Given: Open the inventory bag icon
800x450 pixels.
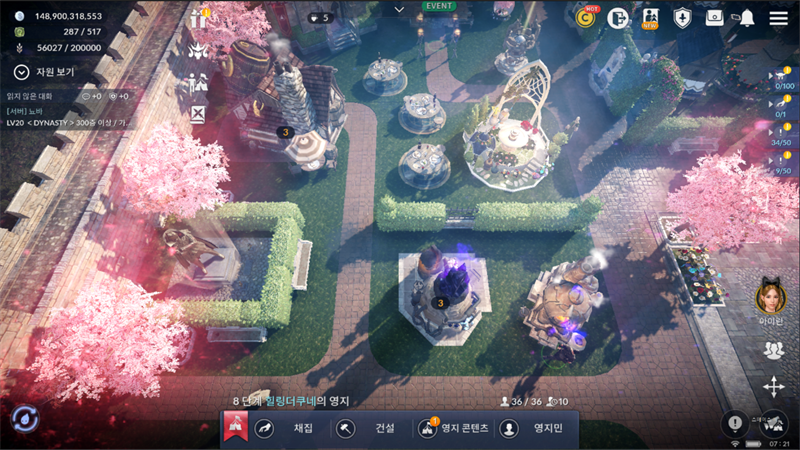Looking at the screenshot, I should point(714,17).
